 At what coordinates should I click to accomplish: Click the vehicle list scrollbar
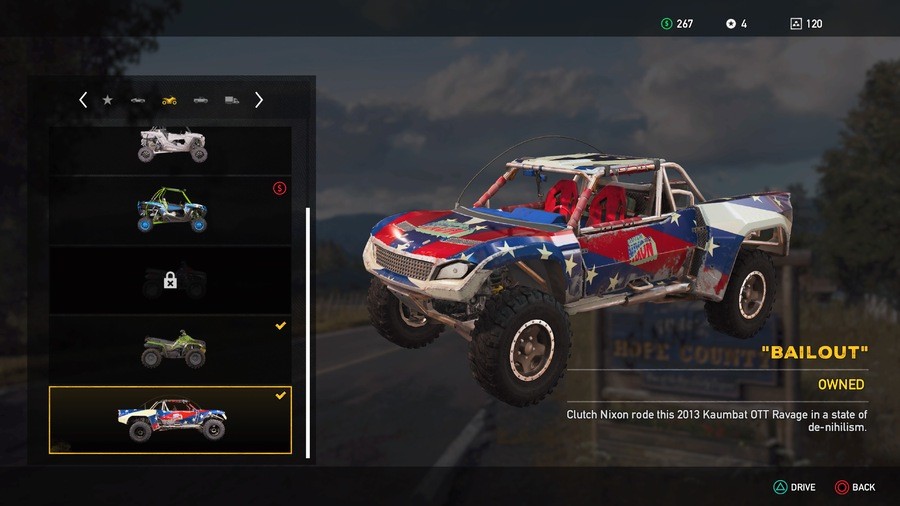tap(307, 330)
